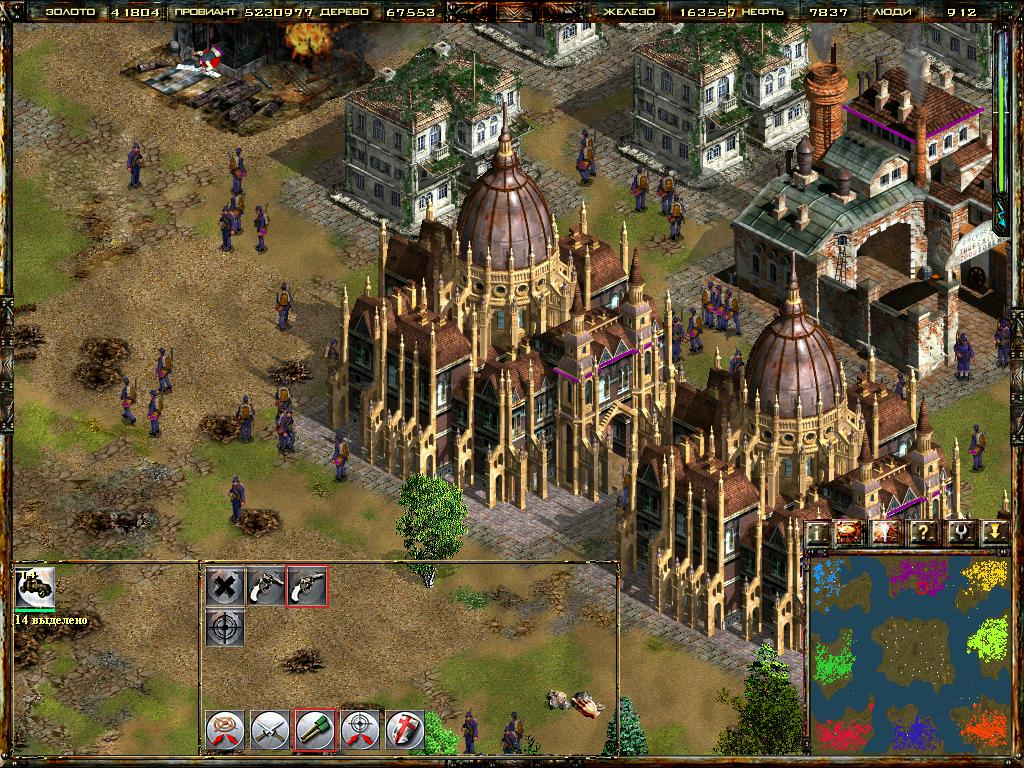Viewport: 1024px width, 768px height.
Task: Choose the green grenades command button
Action: click(x=314, y=730)
